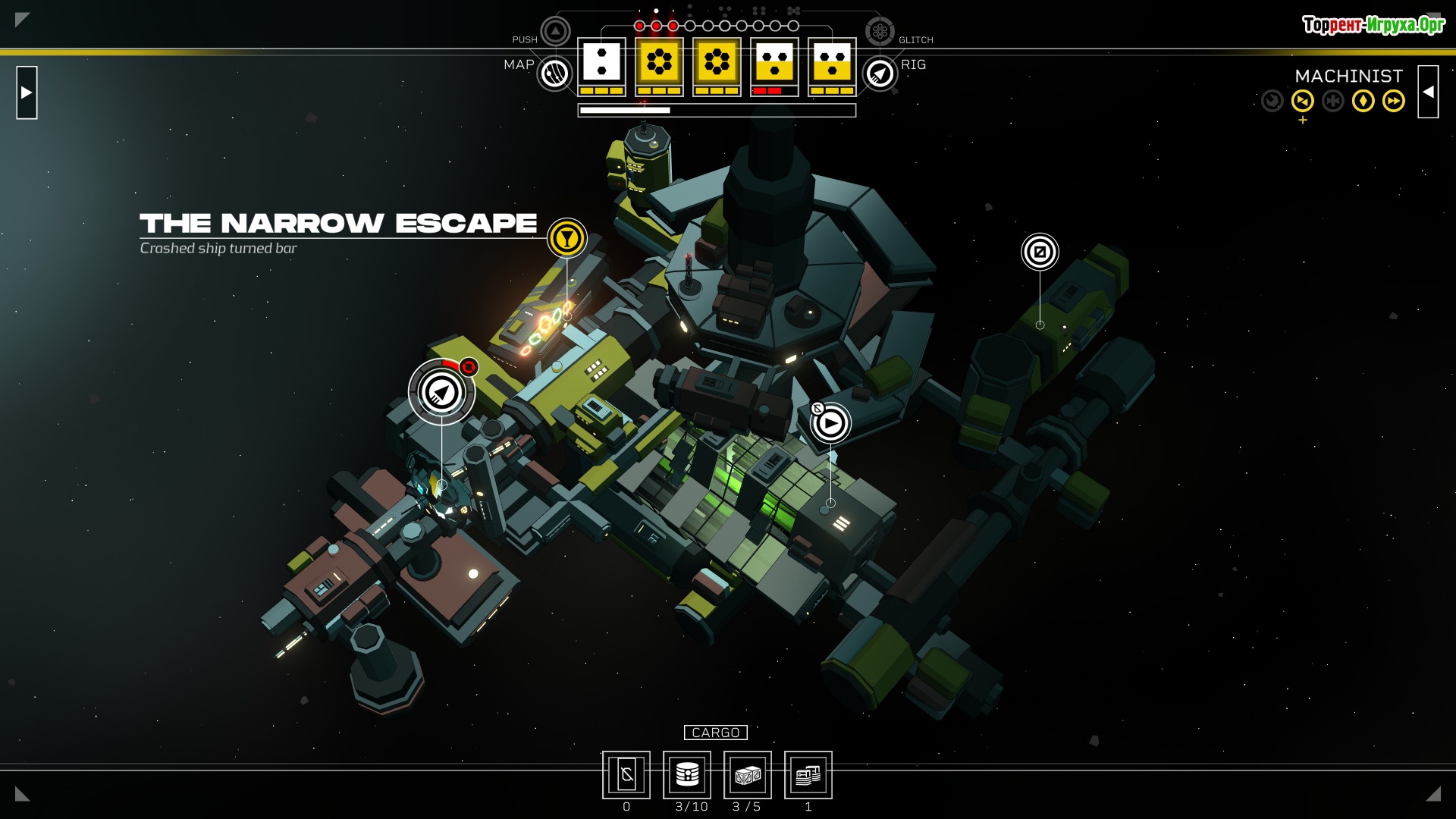Click the bottom-right corner triangle

1433,794
